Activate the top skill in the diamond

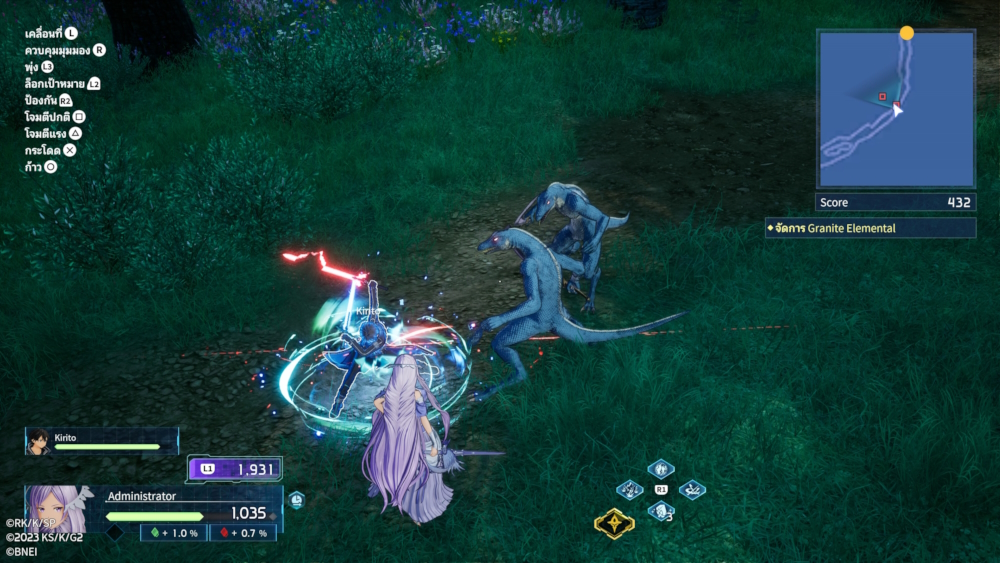coord(660,469)
